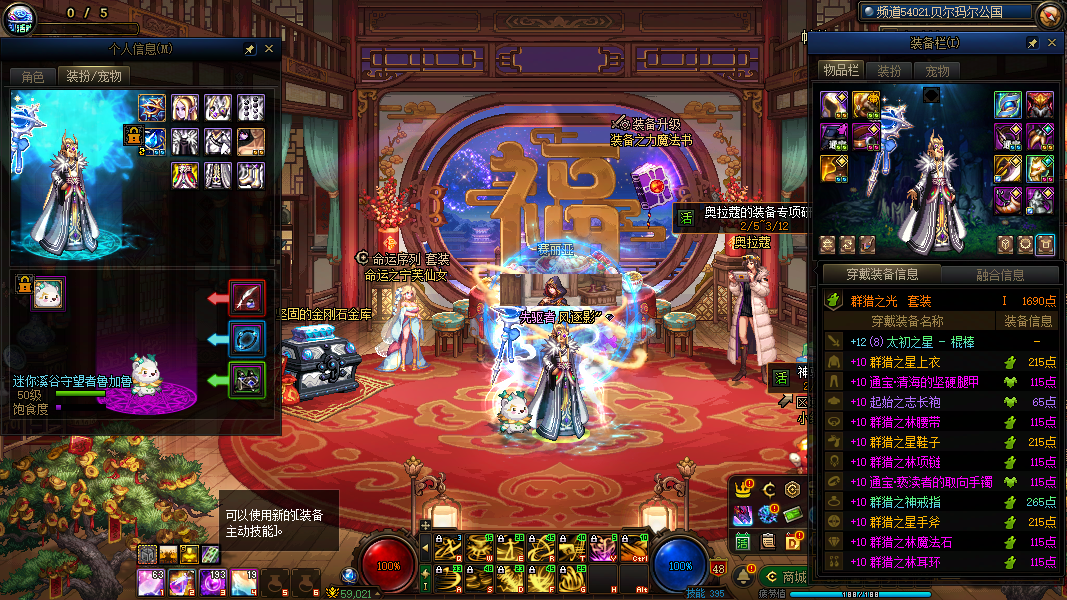Pin the 个人信息 personal info window
This screenshot has height=600, width=1067.
249,48
